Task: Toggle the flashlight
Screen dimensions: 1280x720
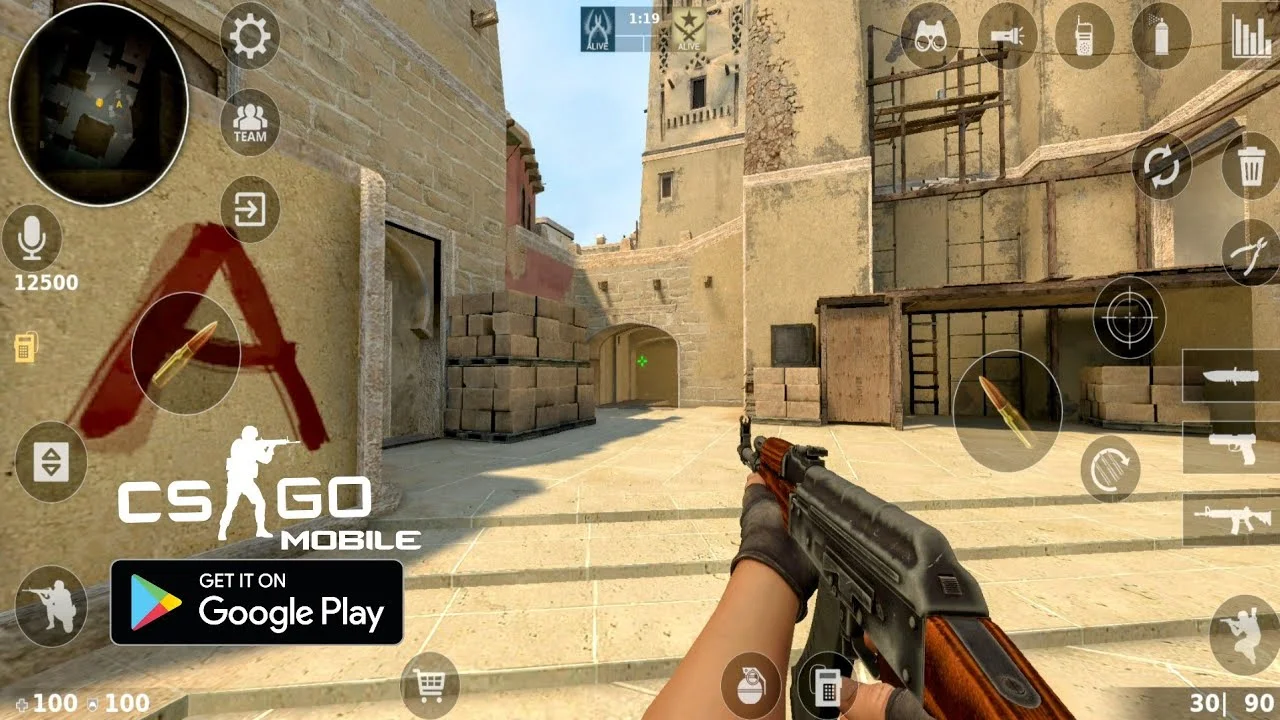Action: pos(1008,36)
